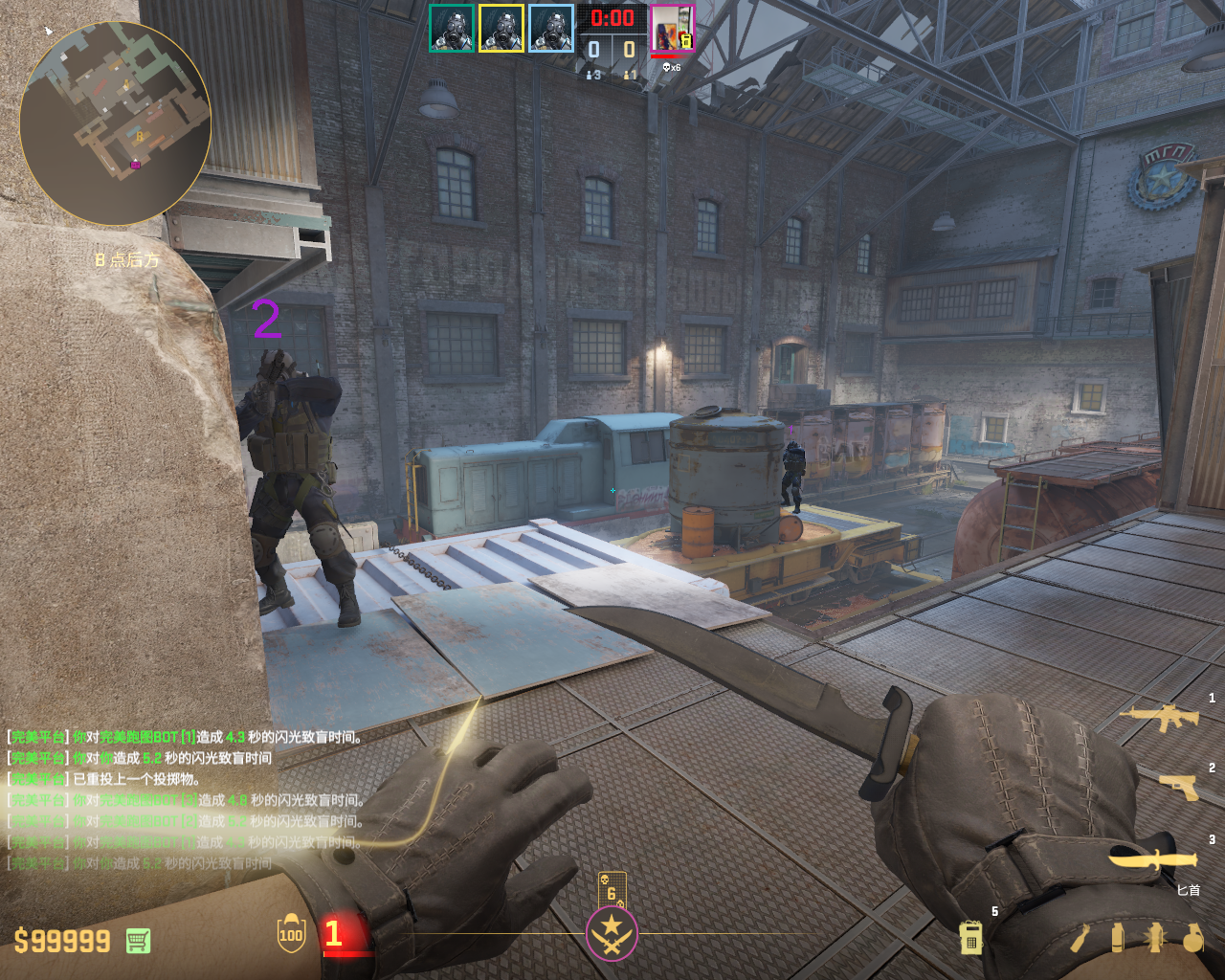Select the yellow-framed teammate avatar
1225x980 pixels.
click(x=501, y=29)
